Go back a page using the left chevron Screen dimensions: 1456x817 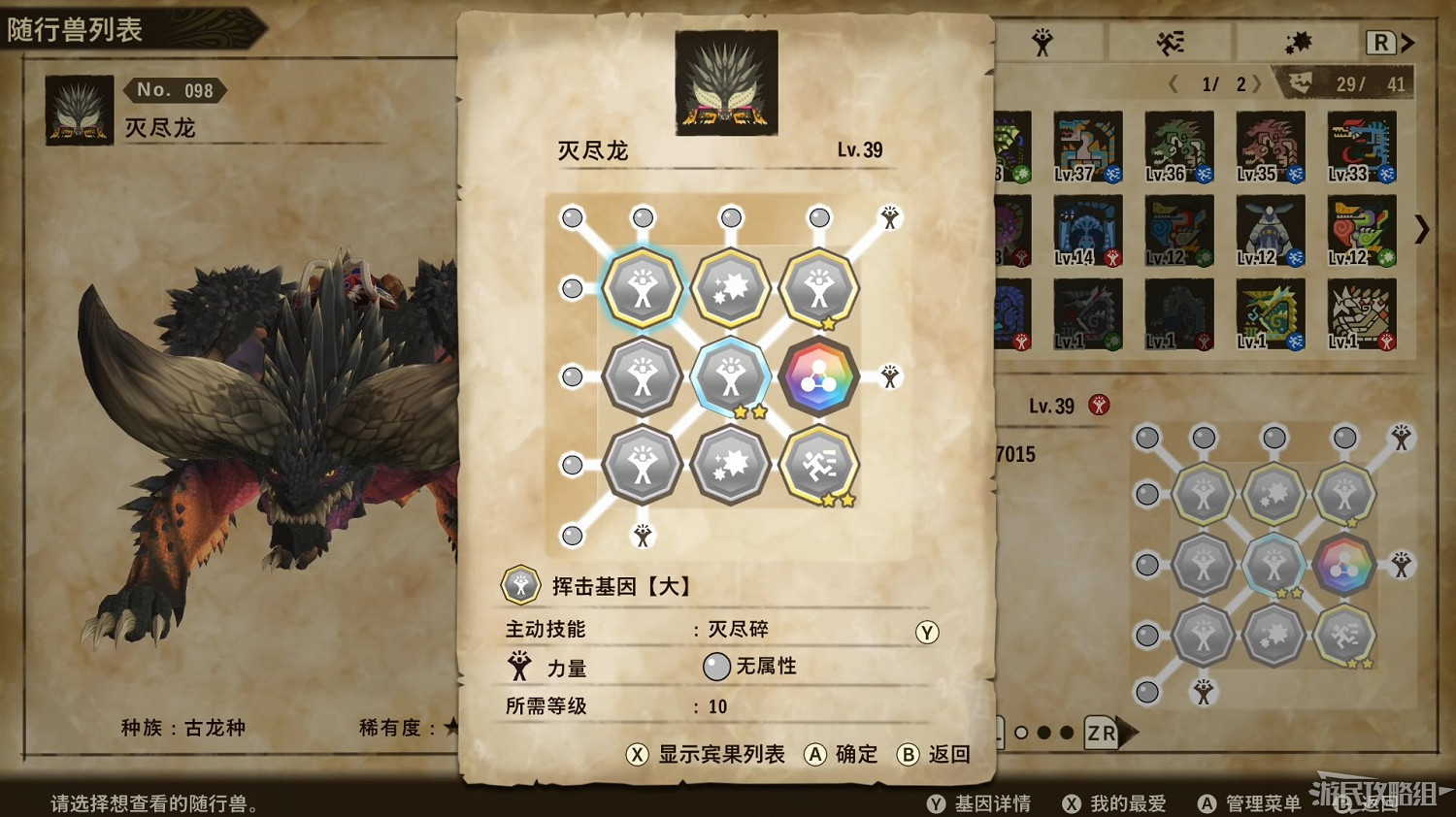coord(1174,84)
